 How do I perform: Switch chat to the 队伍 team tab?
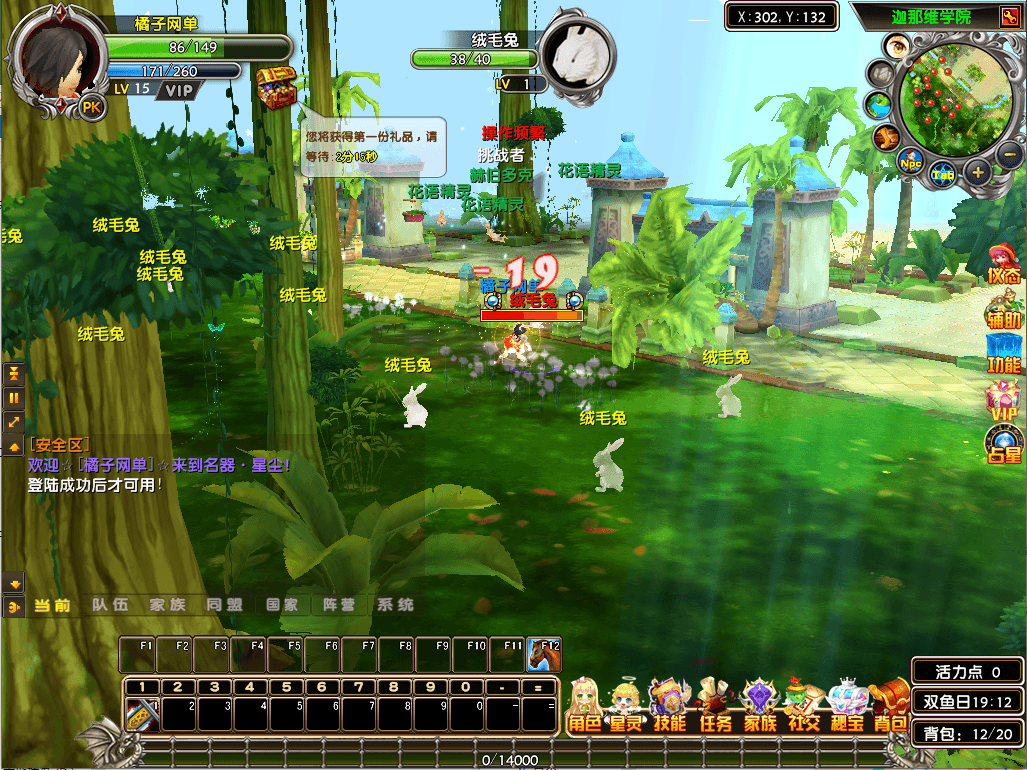click(x=110, y=605)
